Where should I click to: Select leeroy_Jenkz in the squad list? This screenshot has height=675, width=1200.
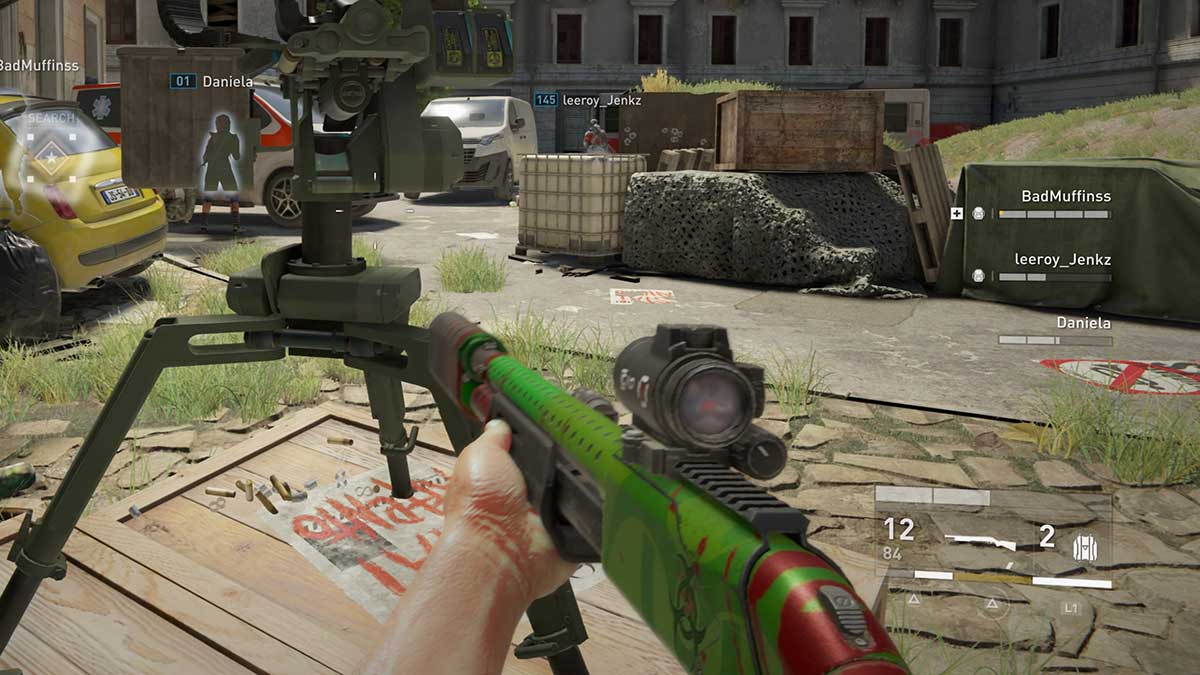(1062, 260)
